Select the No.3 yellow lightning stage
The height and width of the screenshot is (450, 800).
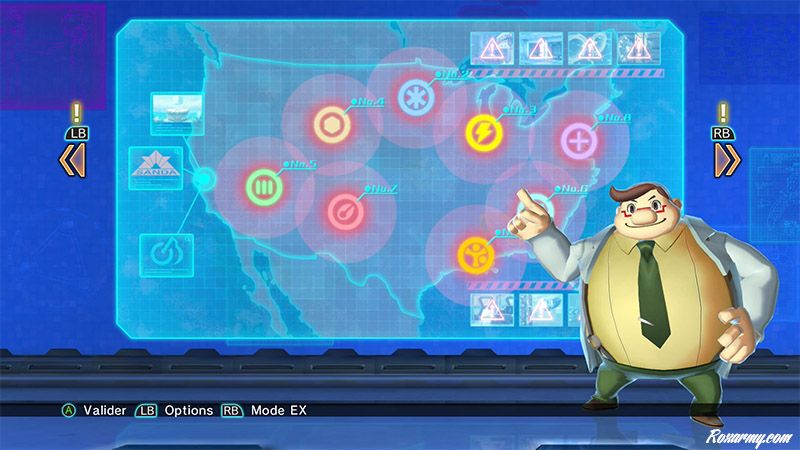point(482,132)
